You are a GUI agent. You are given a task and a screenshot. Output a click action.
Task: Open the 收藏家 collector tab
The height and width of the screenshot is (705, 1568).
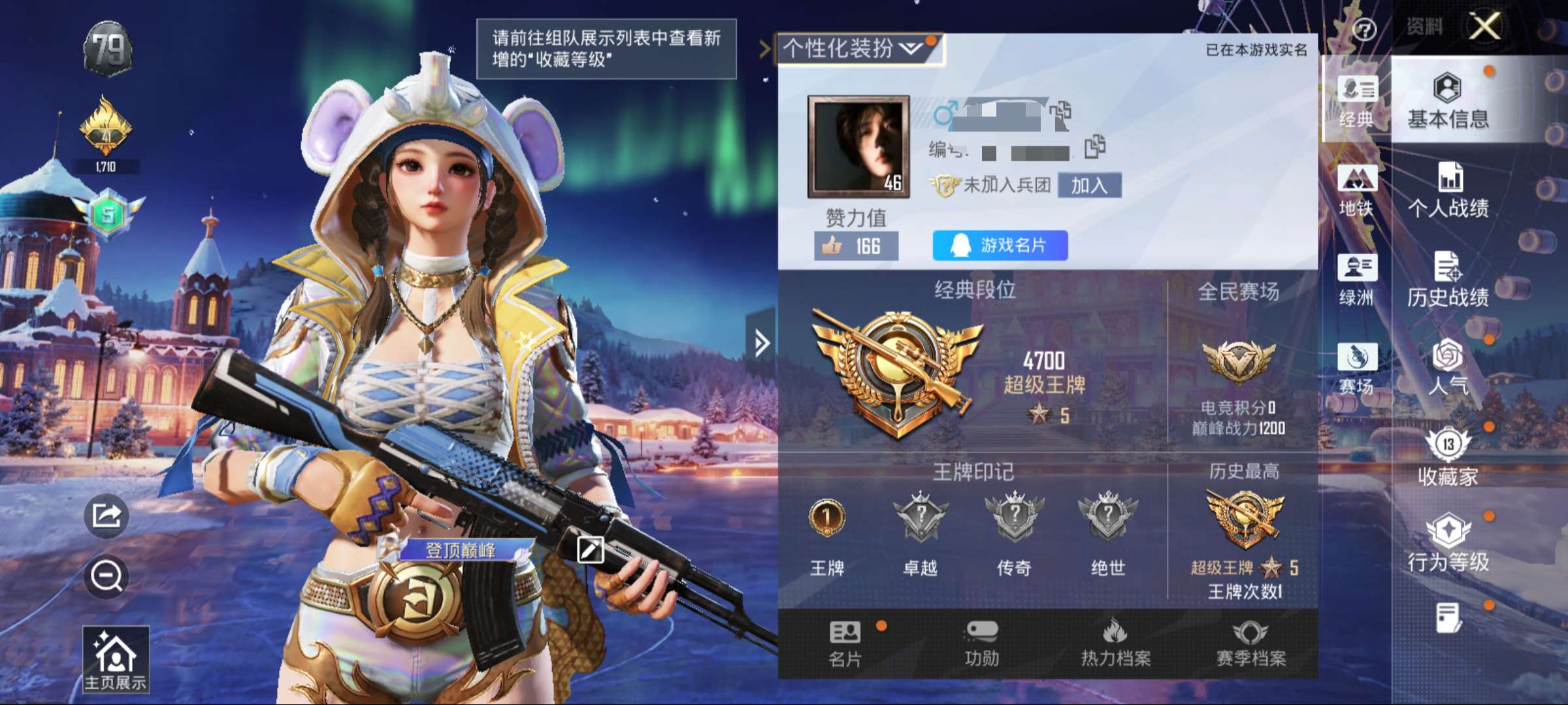coord(1448,457)
